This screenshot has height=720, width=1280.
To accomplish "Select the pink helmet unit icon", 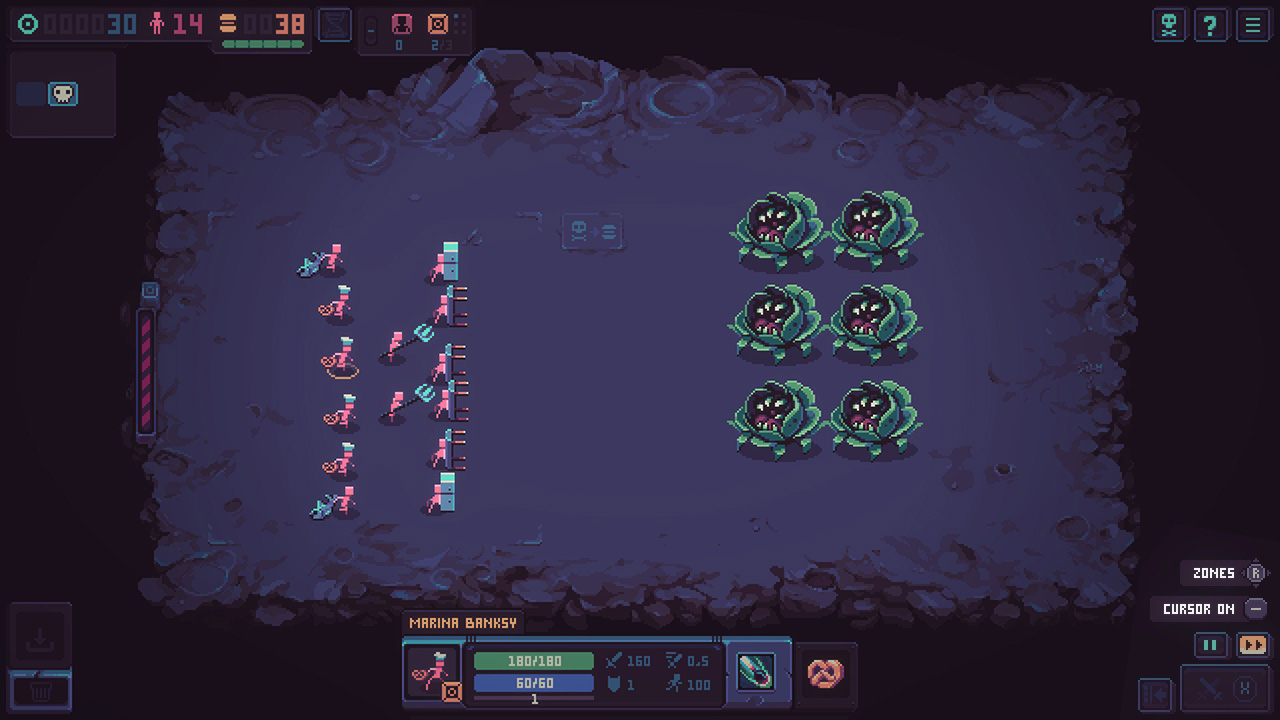I will (400, 26).
